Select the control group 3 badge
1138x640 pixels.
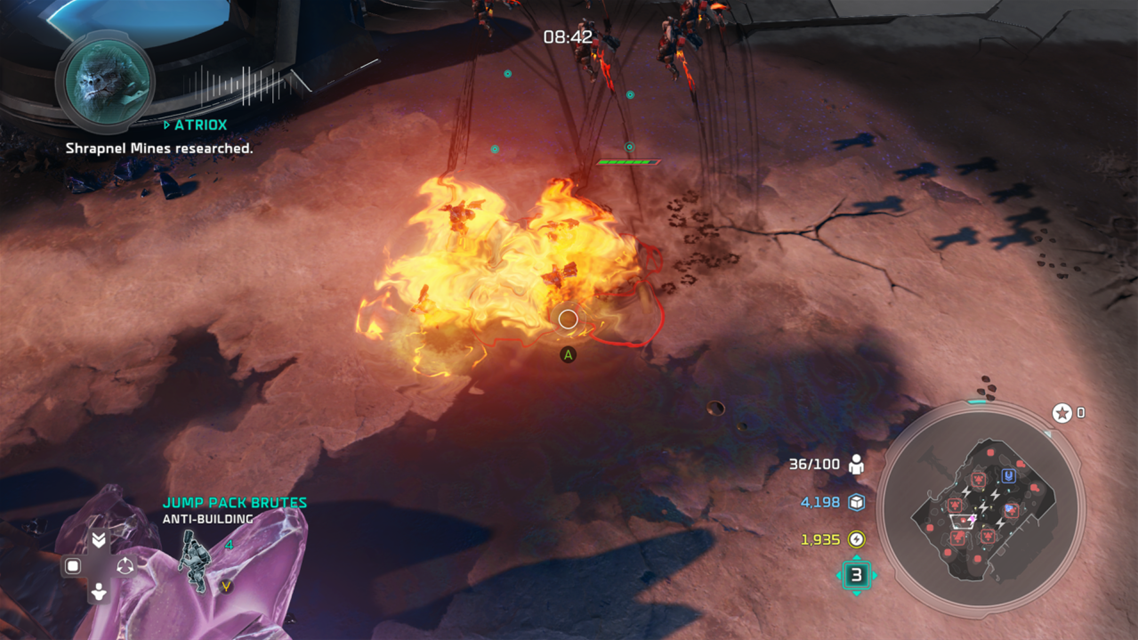point(856,575)
